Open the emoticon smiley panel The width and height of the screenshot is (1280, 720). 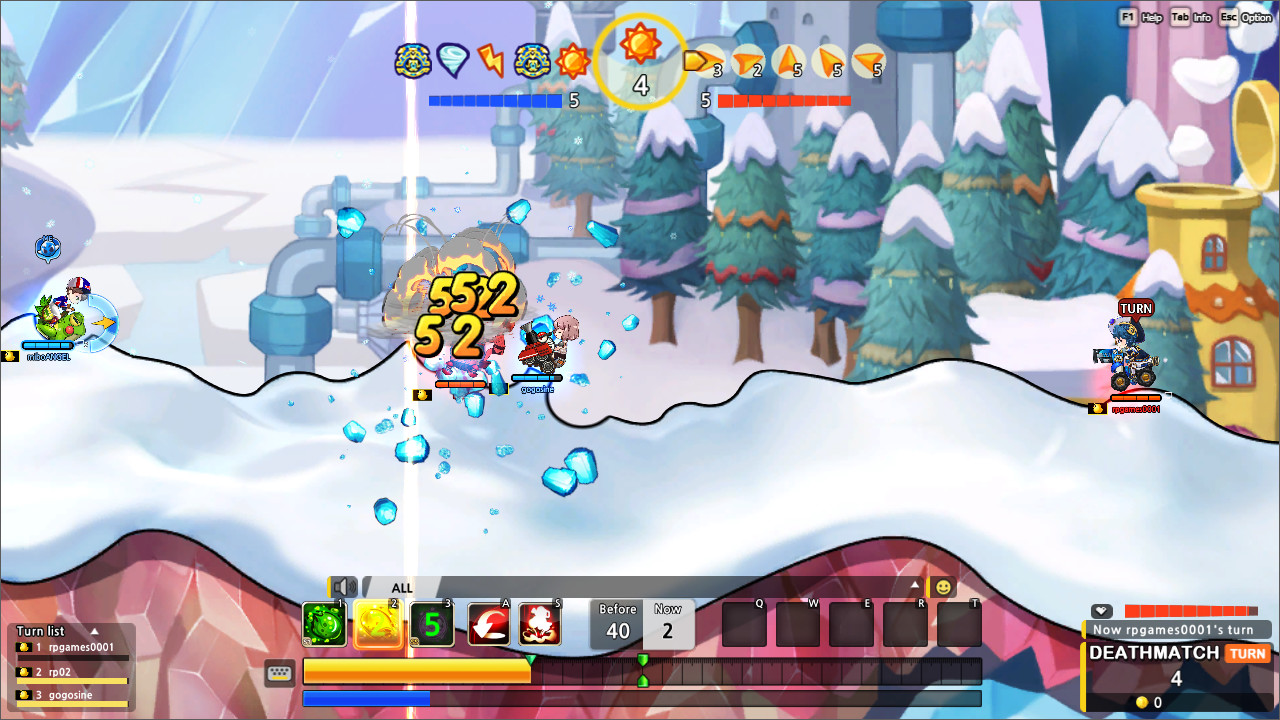(941, 587)
